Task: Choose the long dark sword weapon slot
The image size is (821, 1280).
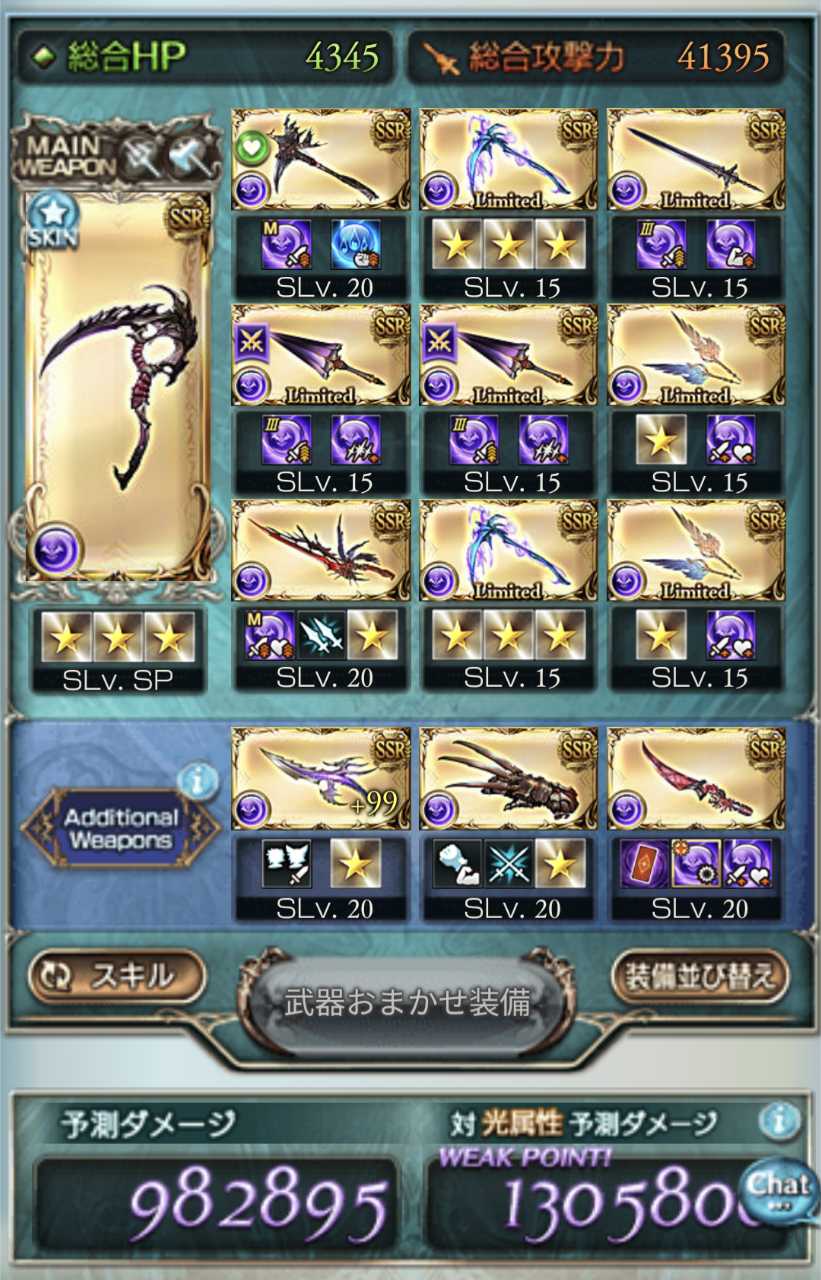Action: [x=696, y=160]
